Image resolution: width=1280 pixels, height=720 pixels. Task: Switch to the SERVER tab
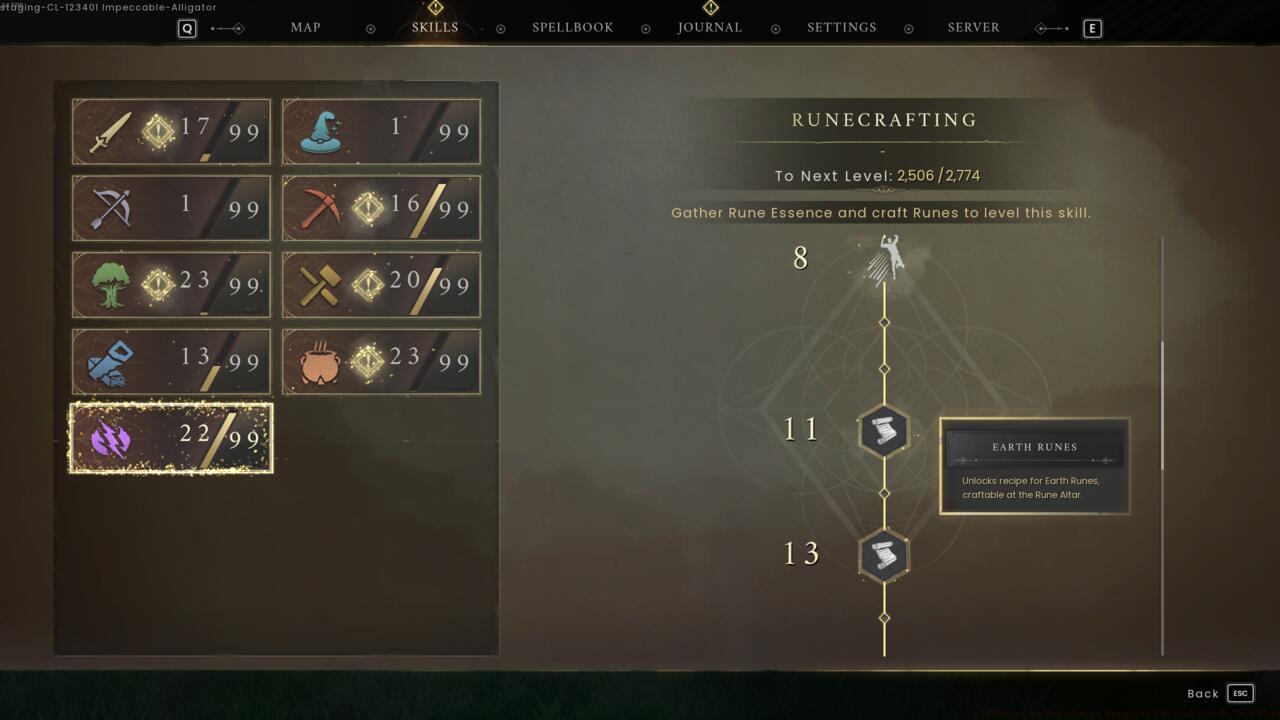[972, 27]
